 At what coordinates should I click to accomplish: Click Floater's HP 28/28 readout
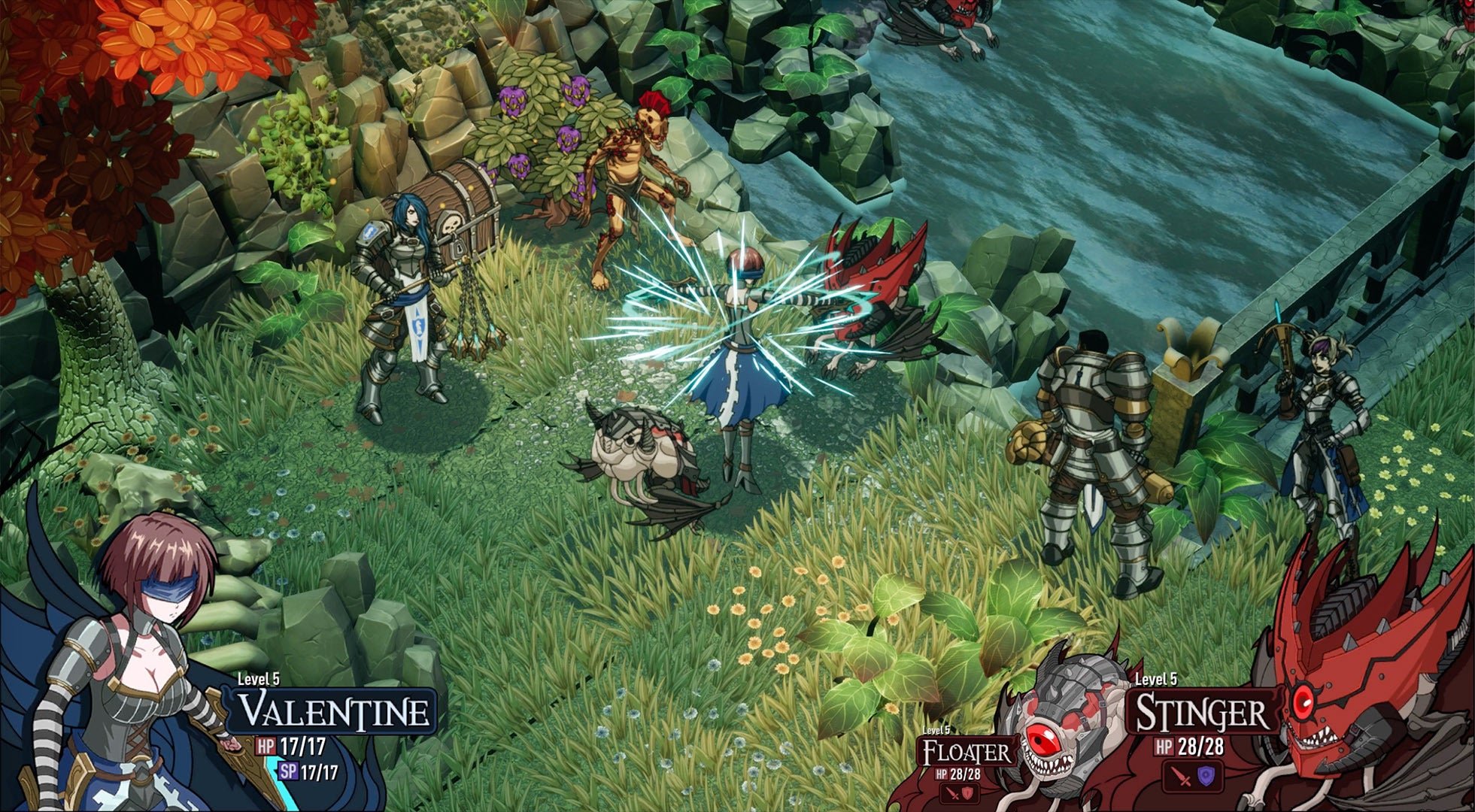tap(958, 775)
